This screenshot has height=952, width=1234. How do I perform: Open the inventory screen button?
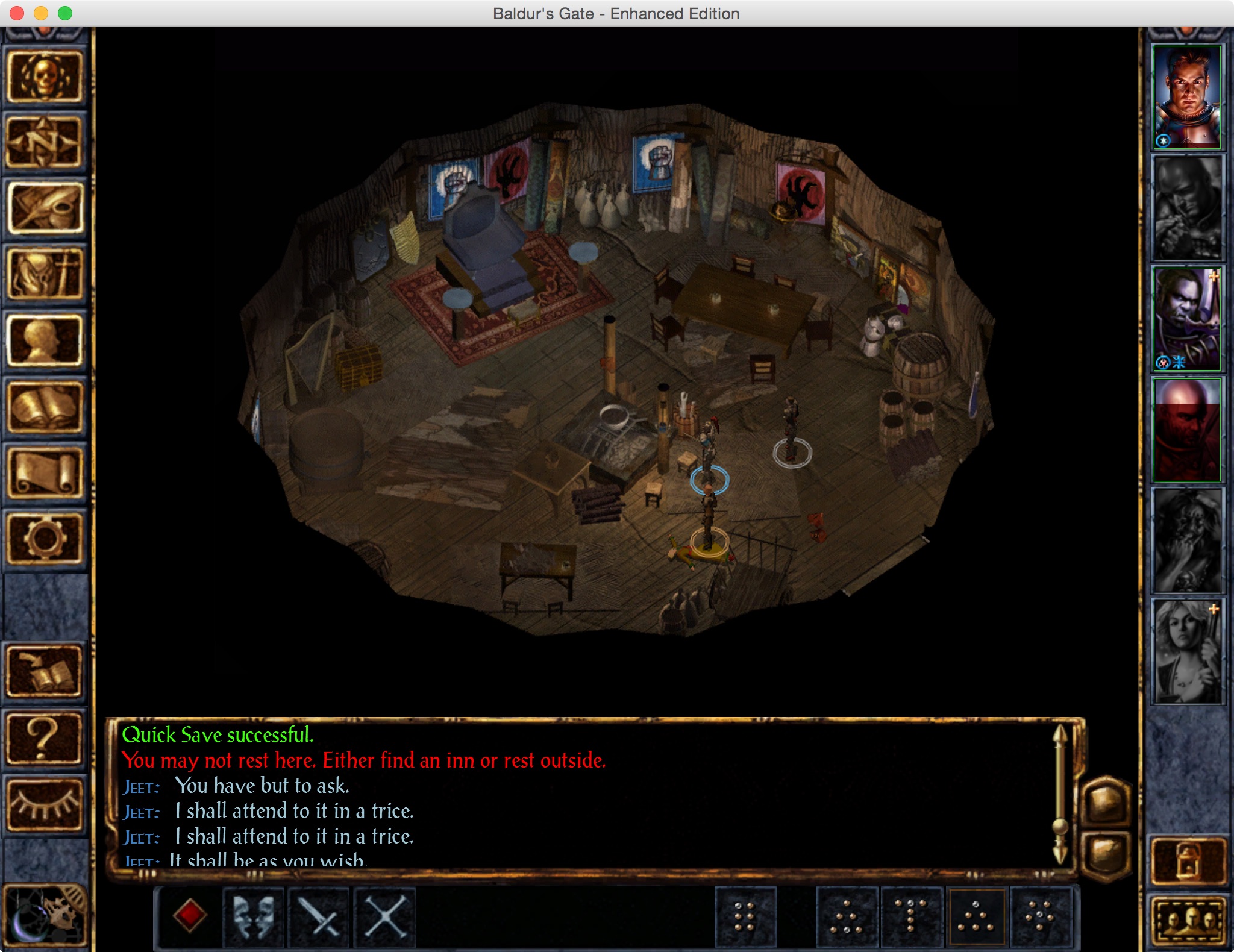44,275
